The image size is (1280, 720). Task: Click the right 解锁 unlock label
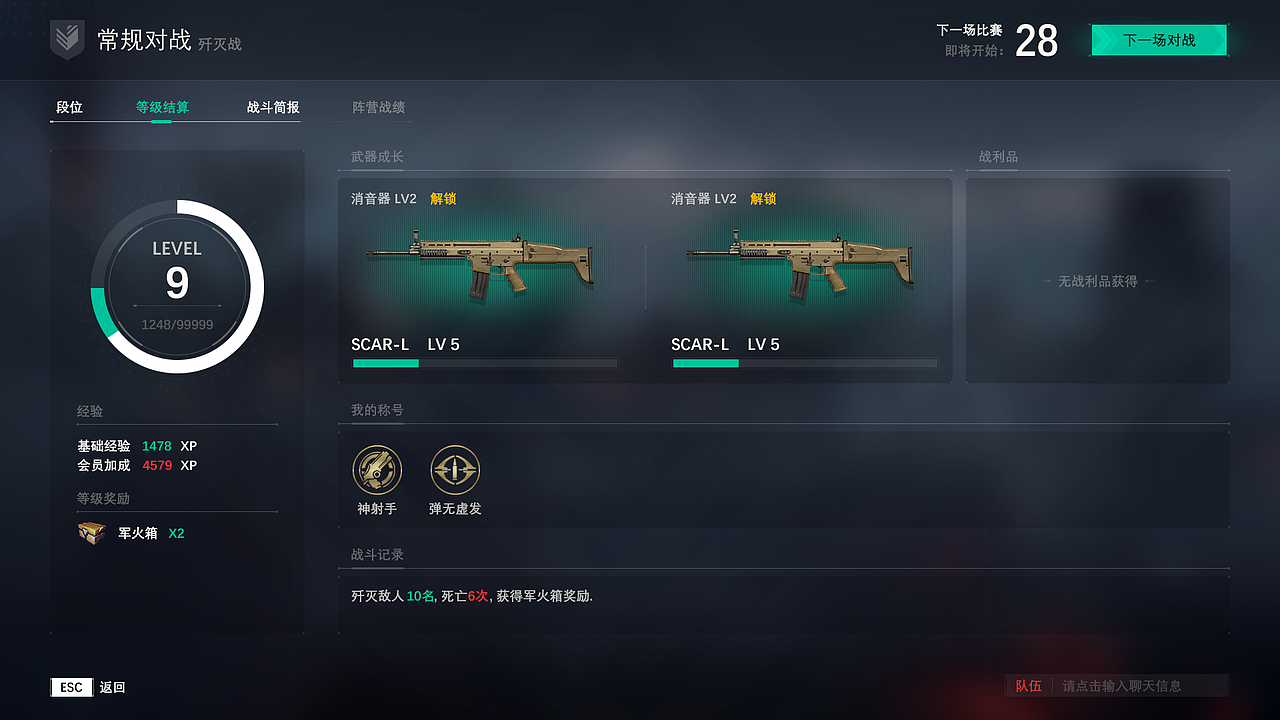(761, 198)
